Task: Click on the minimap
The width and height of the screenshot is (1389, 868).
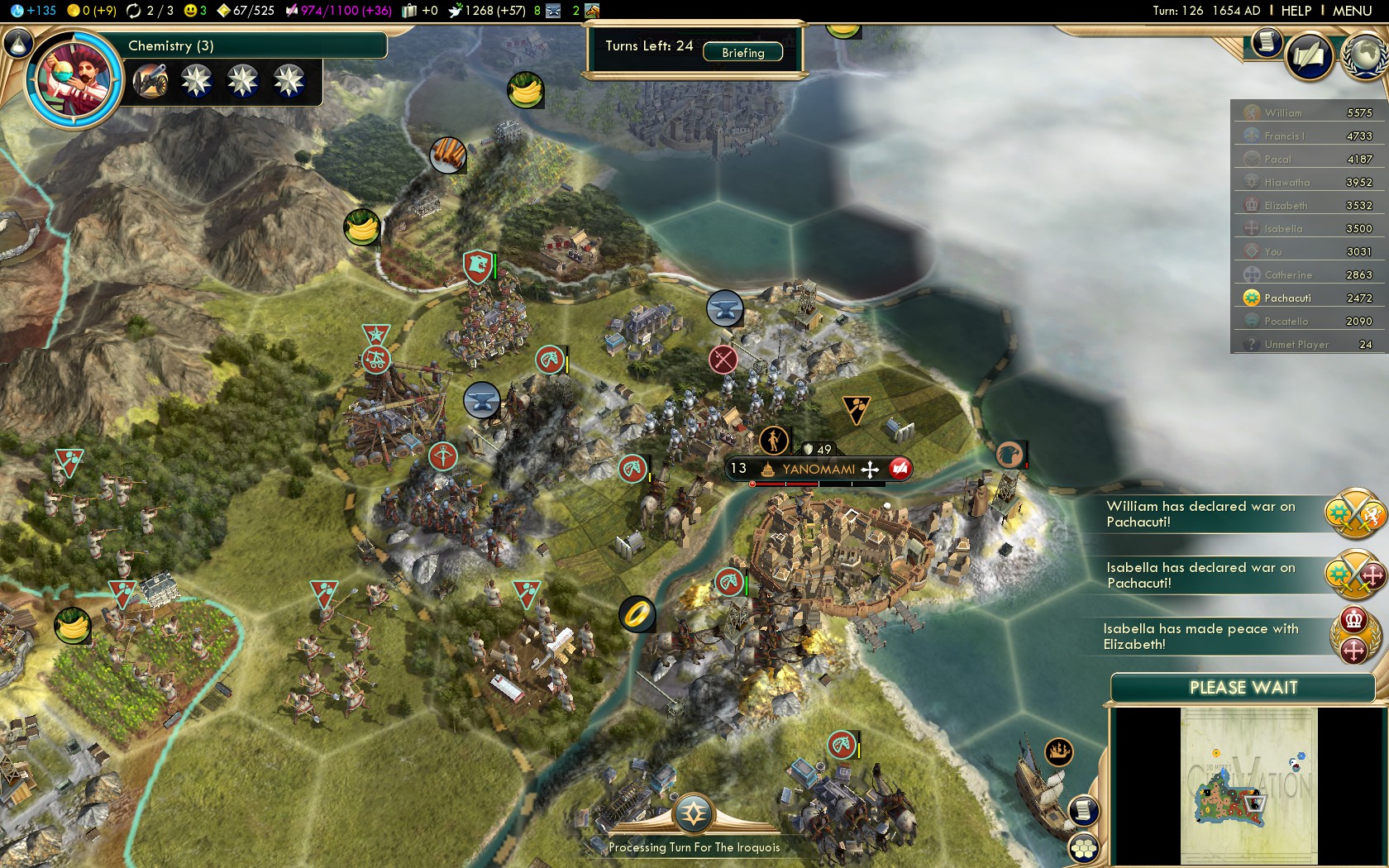Action: pos(1248,785)
